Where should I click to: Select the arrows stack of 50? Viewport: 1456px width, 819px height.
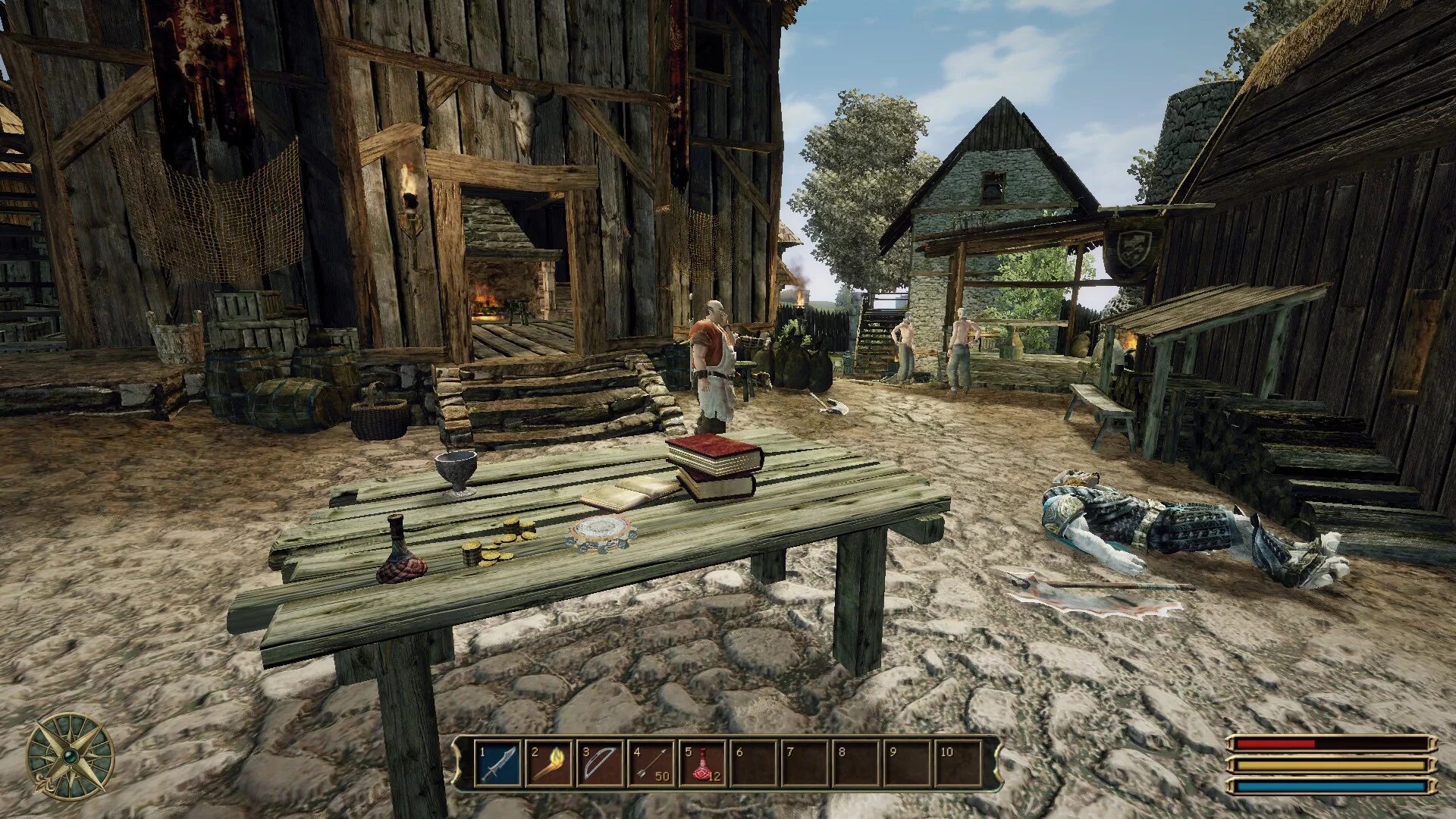tap(651, 764)
